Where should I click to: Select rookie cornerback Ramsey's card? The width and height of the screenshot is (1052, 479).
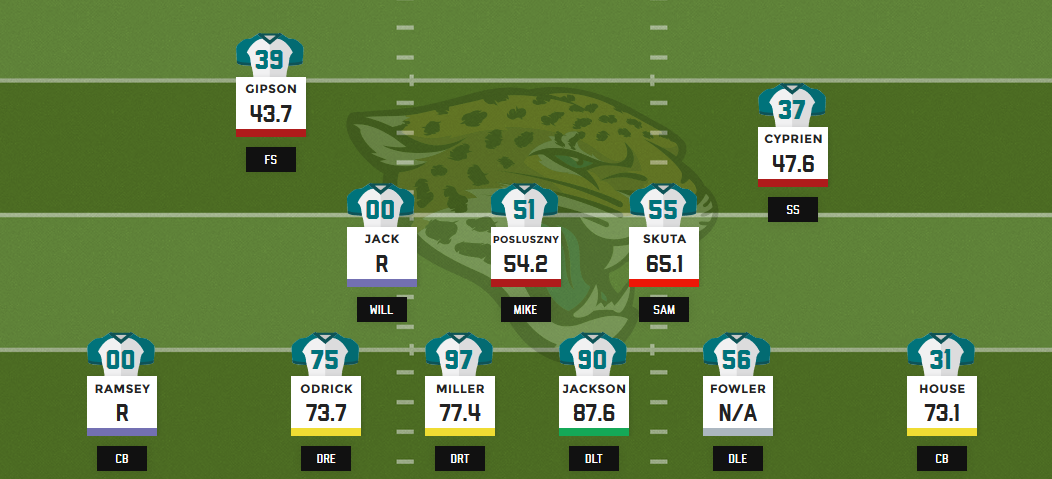pyautogui.click(x=121, y=404)
